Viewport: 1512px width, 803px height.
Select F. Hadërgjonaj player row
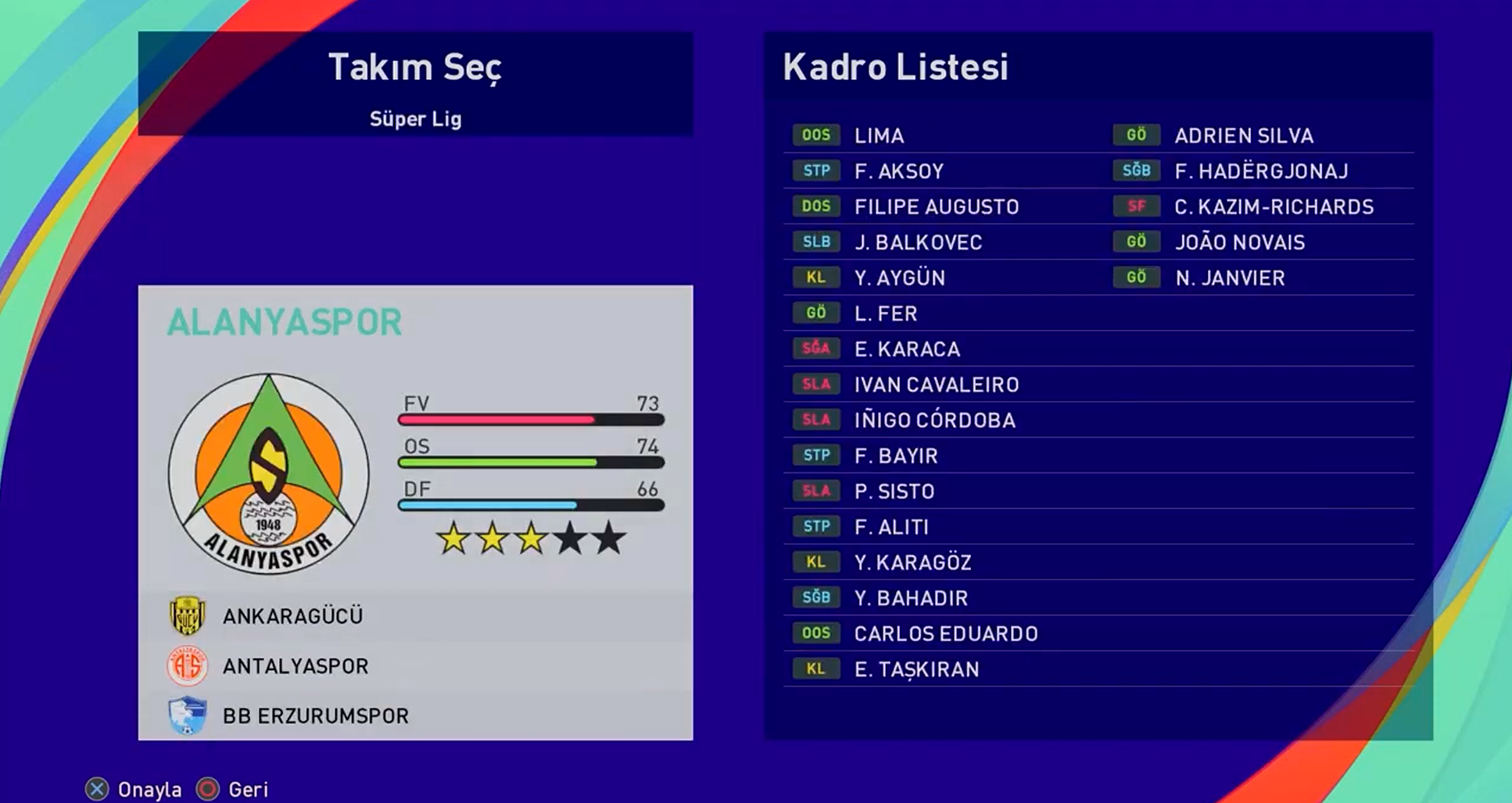[1261, 171]
